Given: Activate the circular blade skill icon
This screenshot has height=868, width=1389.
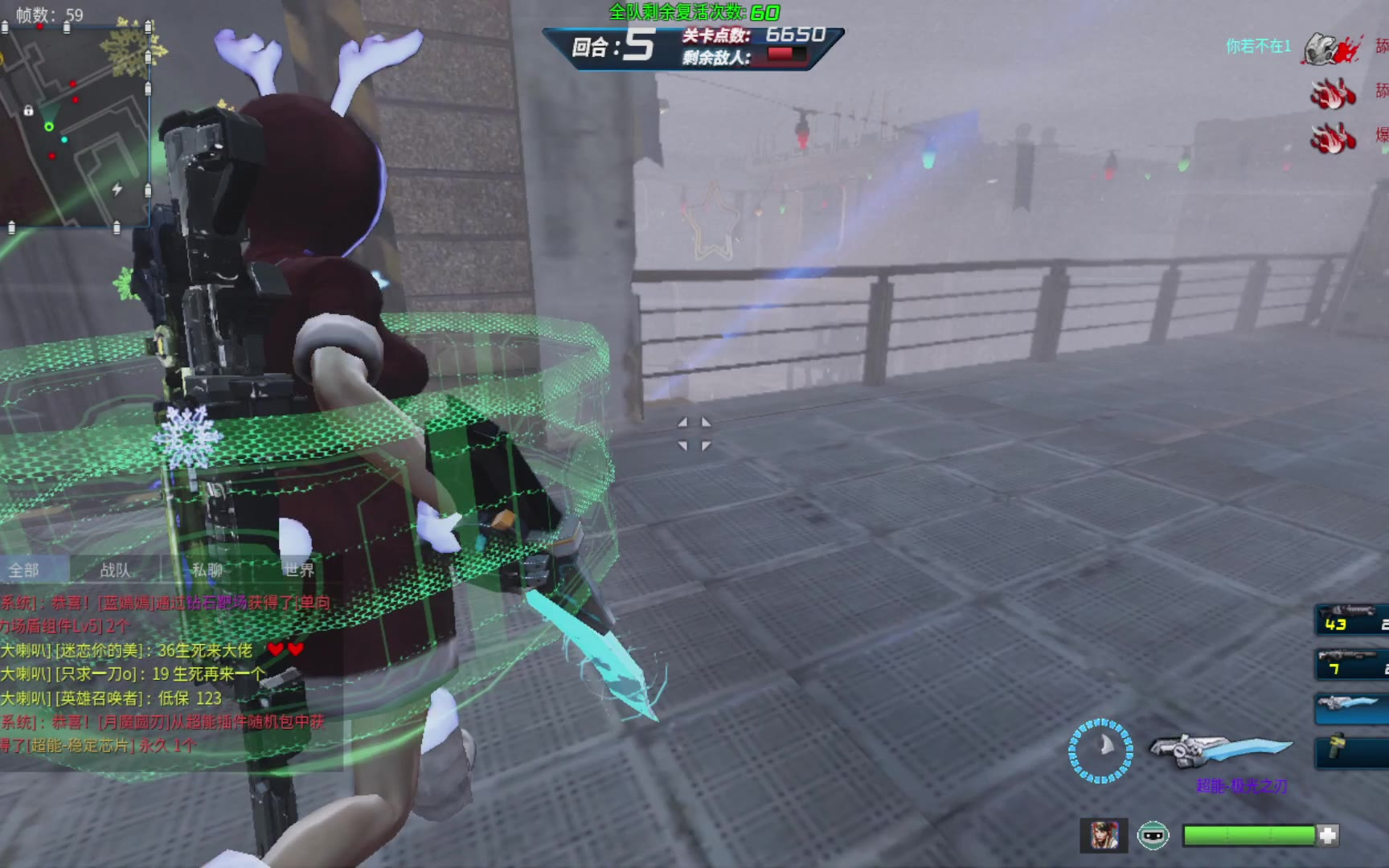Looking at the screenshot, I should click(x=1100, y=751).
